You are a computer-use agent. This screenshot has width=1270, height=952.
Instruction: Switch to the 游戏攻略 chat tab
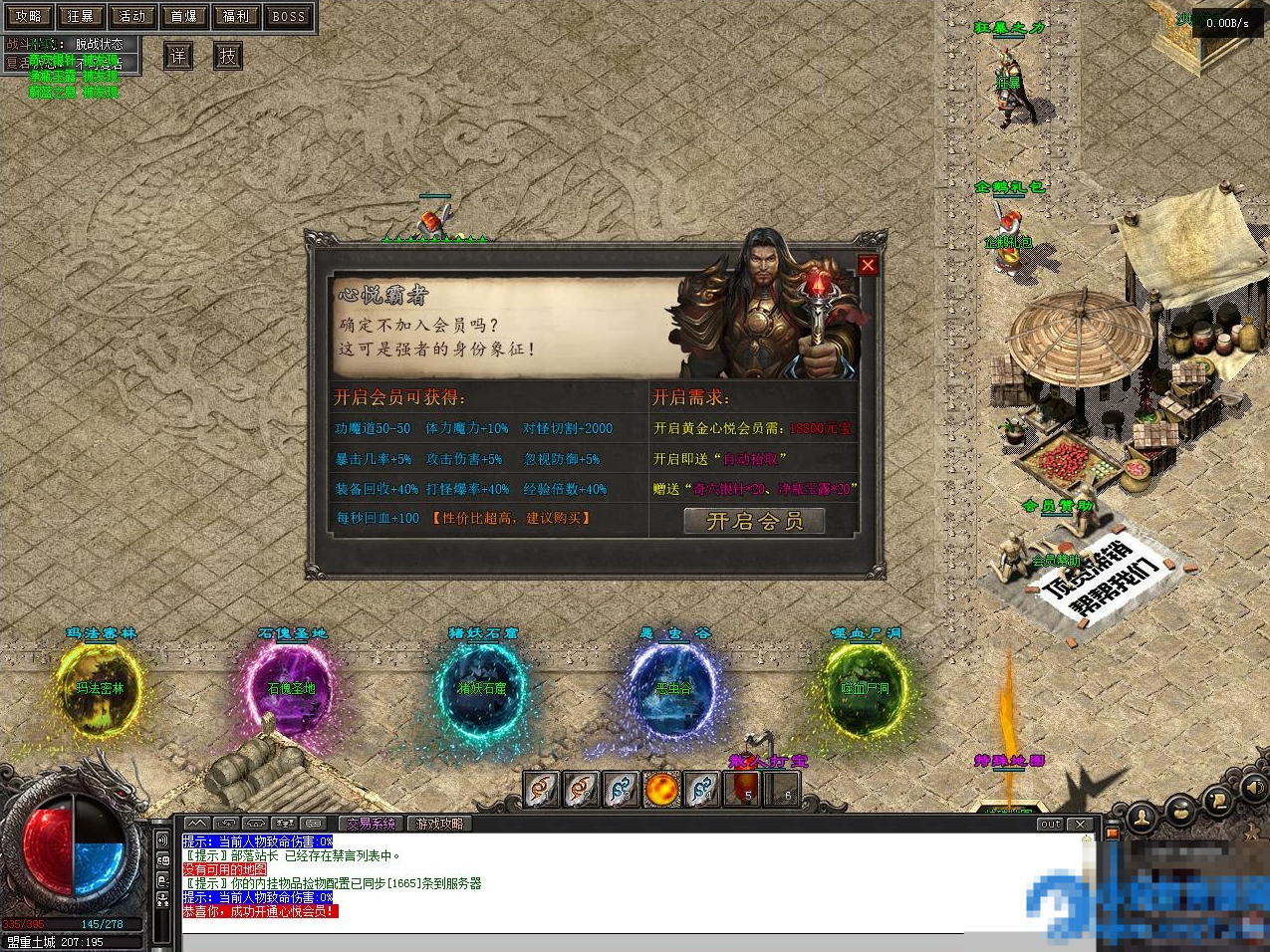tap(439, 824)
